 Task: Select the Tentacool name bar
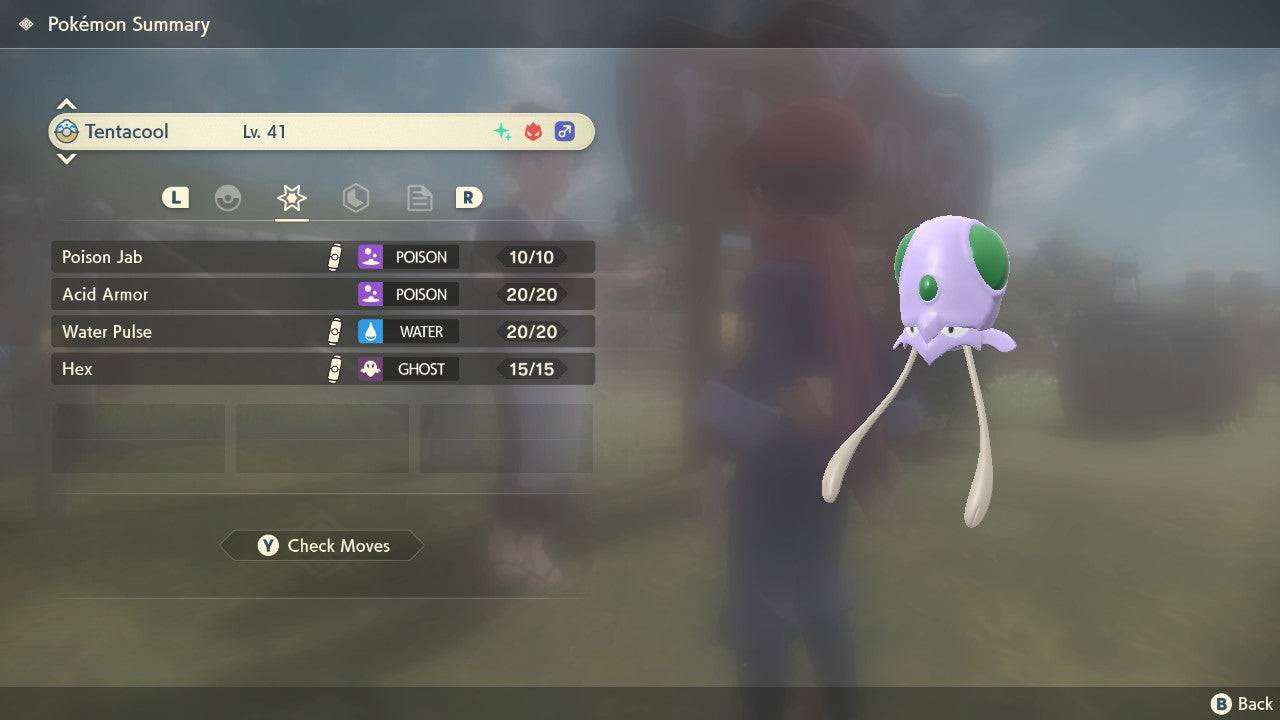(322, 132)
